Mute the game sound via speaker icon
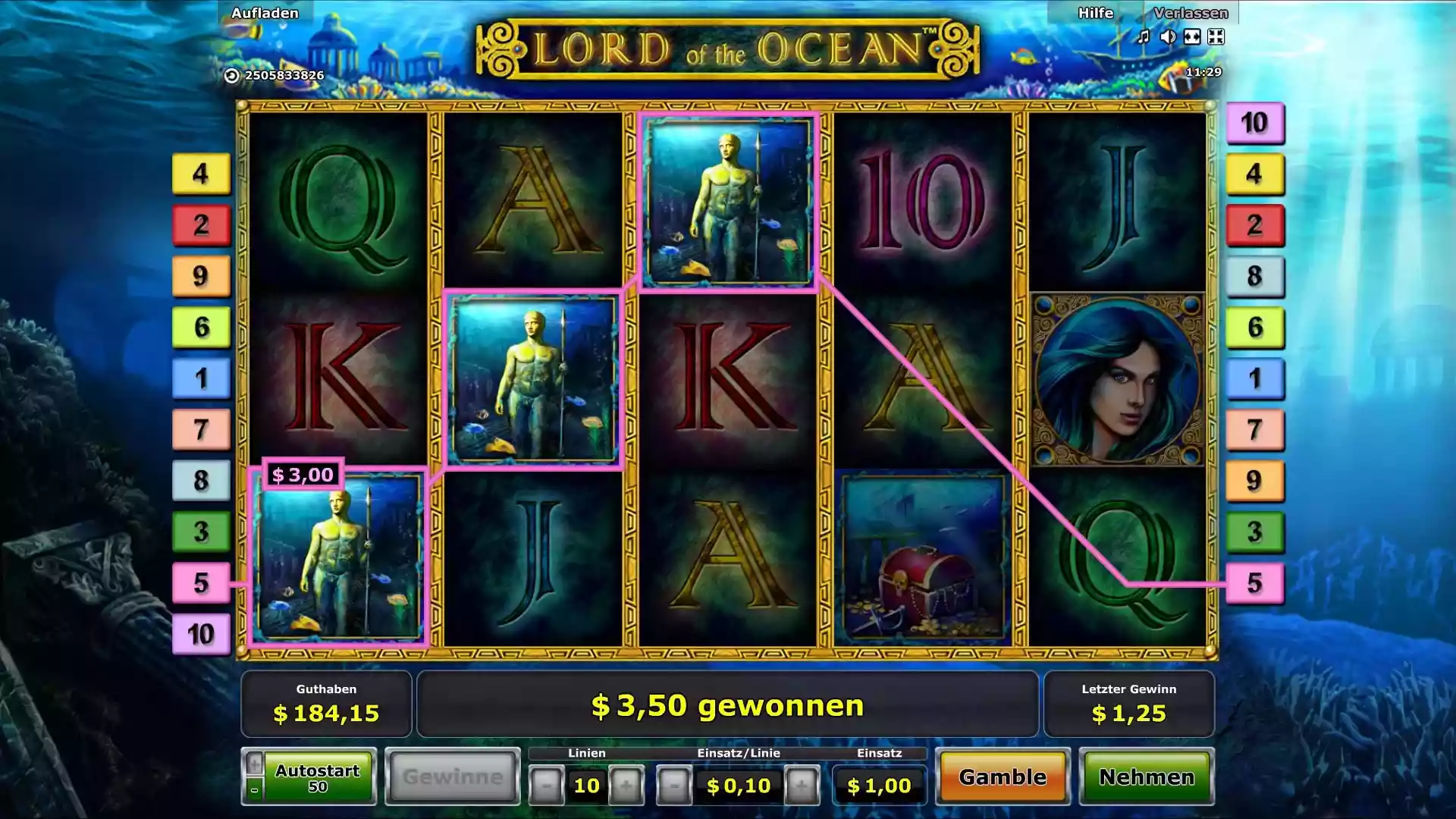Viewport: 1456px width, 819px height. [1168, 36]
